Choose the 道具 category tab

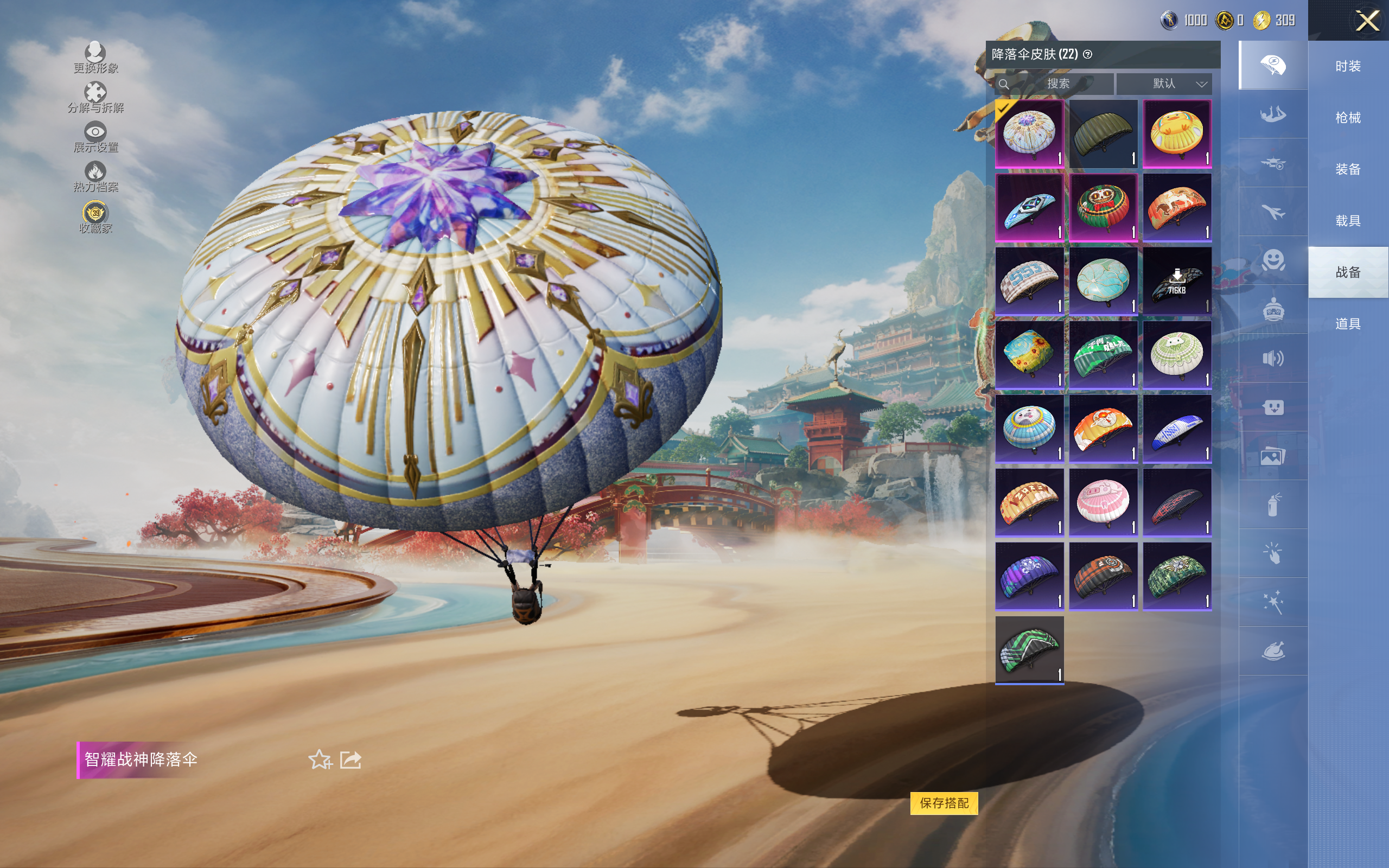pos(1348,324)
